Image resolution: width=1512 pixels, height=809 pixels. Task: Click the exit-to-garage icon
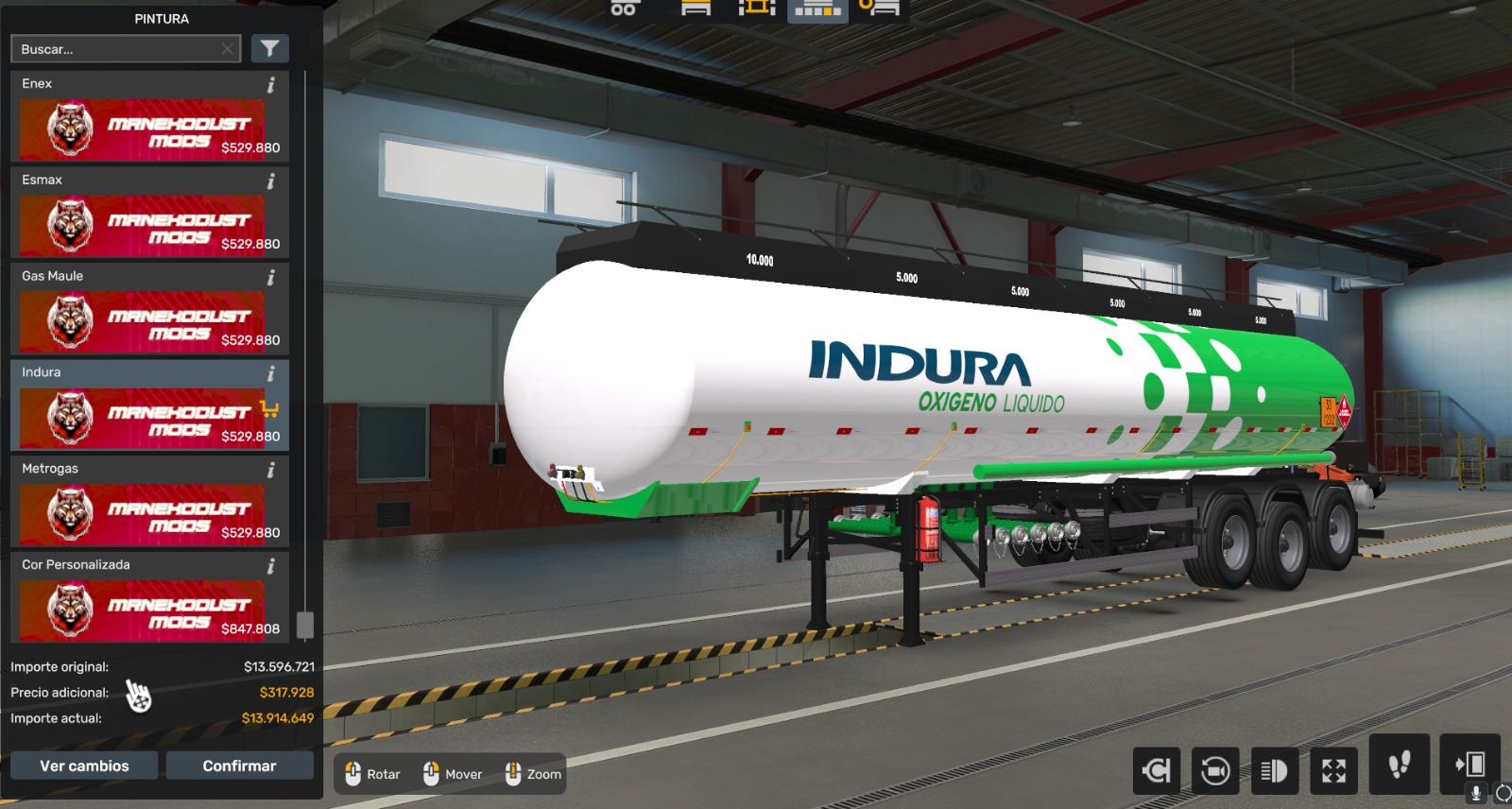coord(1470,767)
